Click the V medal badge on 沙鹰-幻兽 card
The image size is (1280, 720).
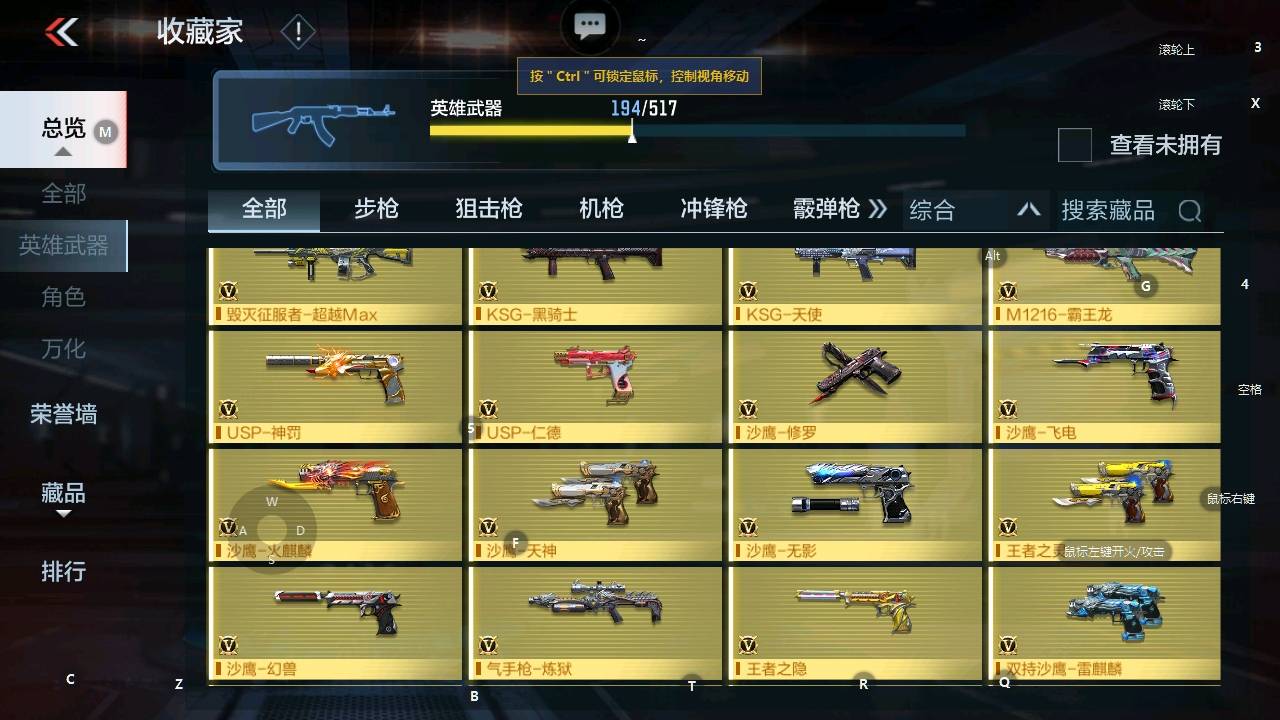(x=229, y=647)
